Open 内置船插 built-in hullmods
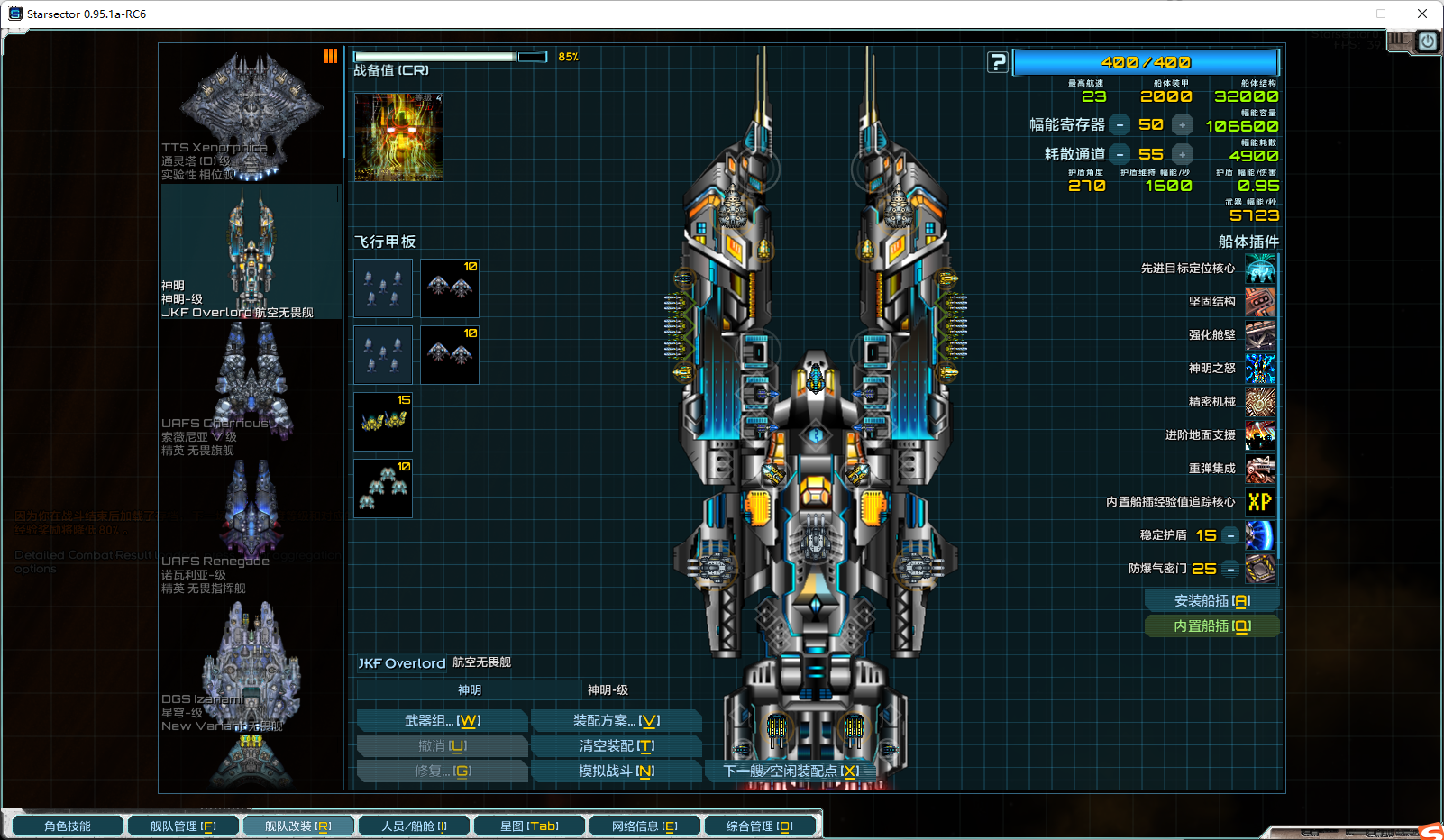The height and width of the screenshot is (840, 1444). pyautogui.click(x=1211, y=626)
